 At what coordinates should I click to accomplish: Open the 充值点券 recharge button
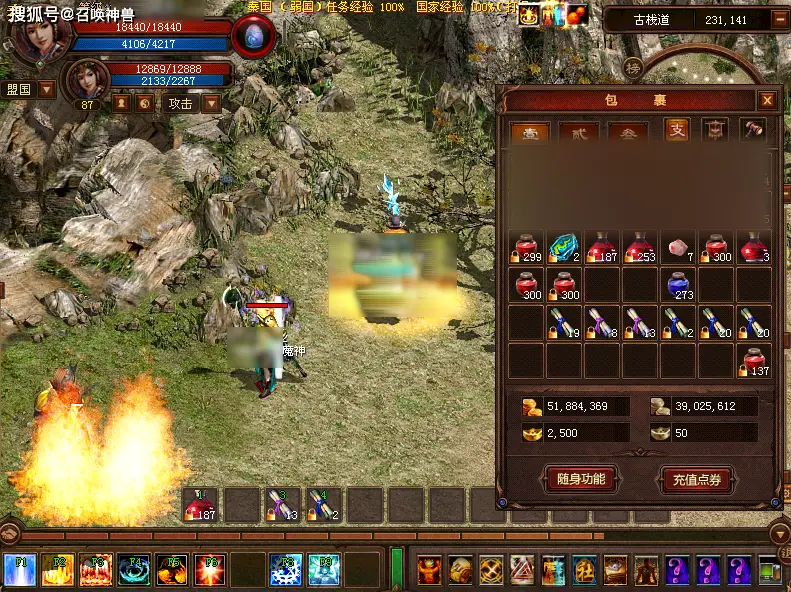(697, 479)
